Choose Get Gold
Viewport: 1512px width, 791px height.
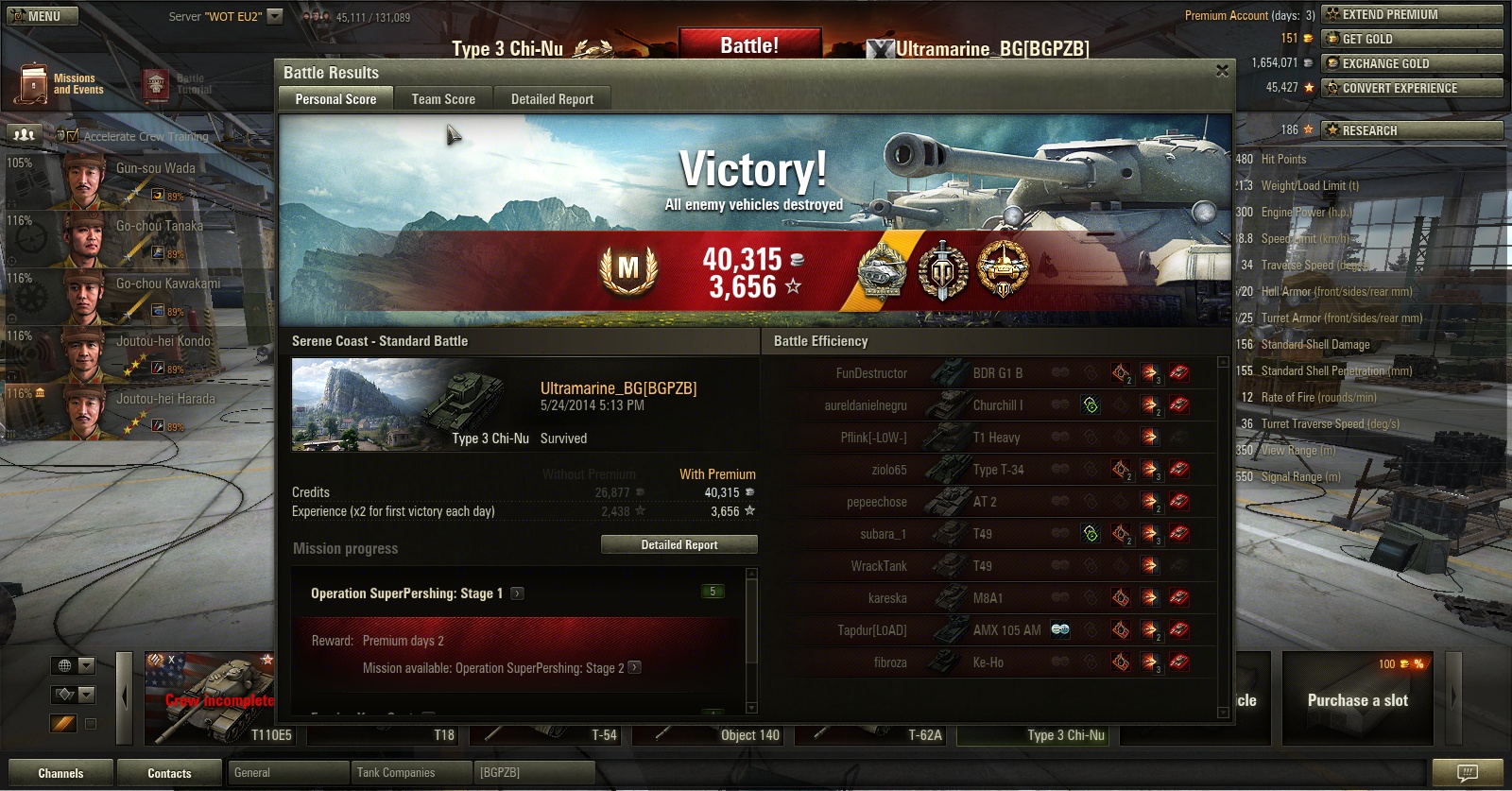1412,39
